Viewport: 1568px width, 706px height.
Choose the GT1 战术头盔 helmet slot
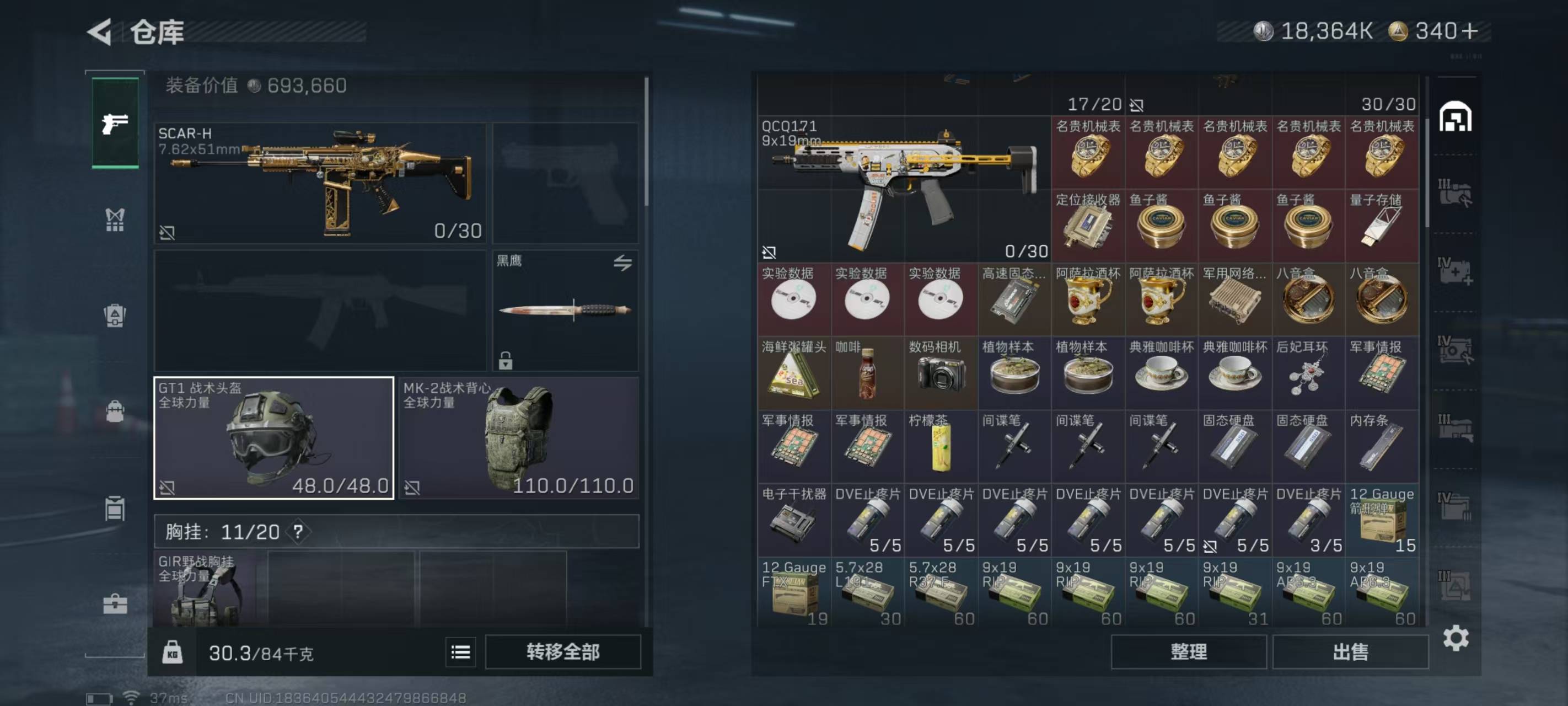pos(273,437)
